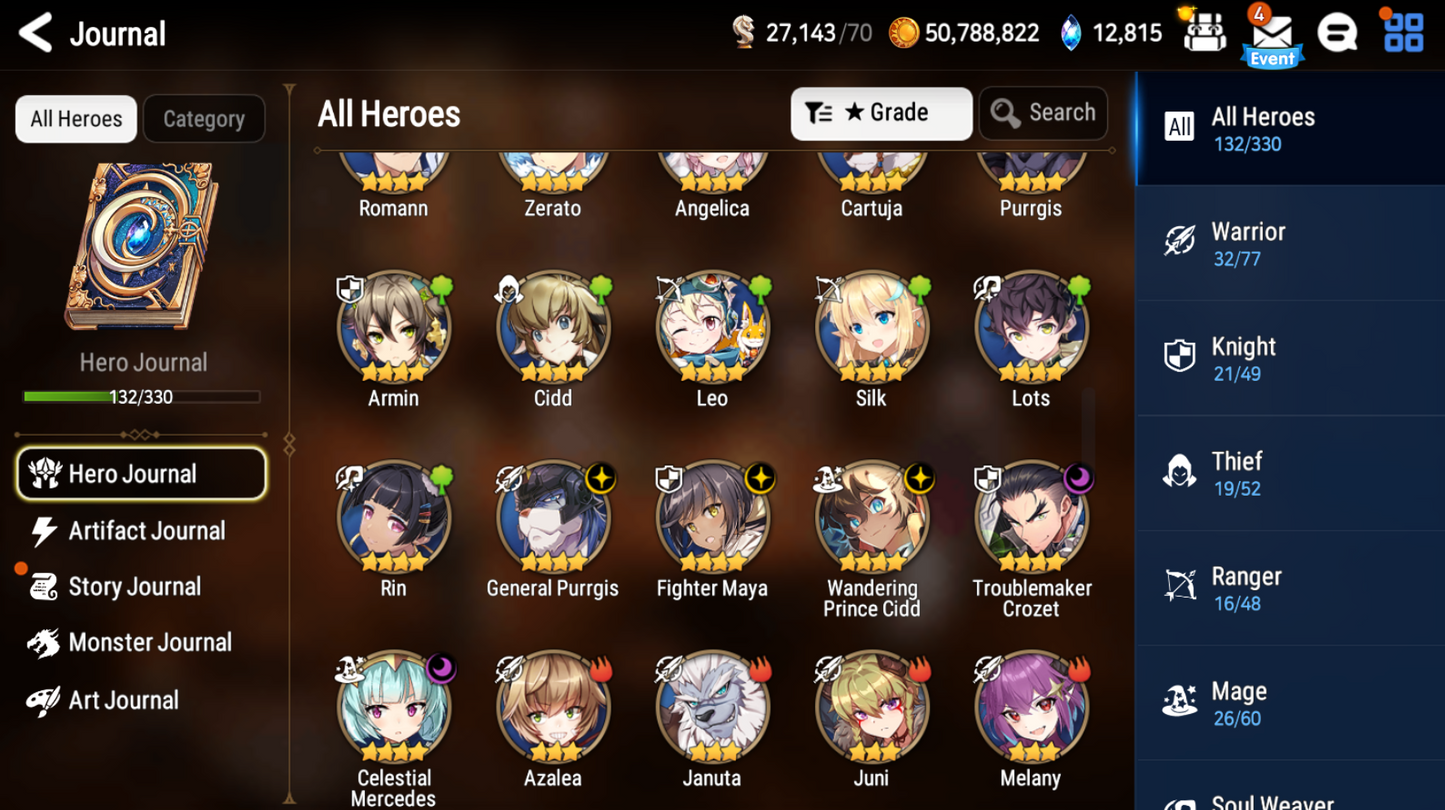Open the chat bubble icon

1339,32
